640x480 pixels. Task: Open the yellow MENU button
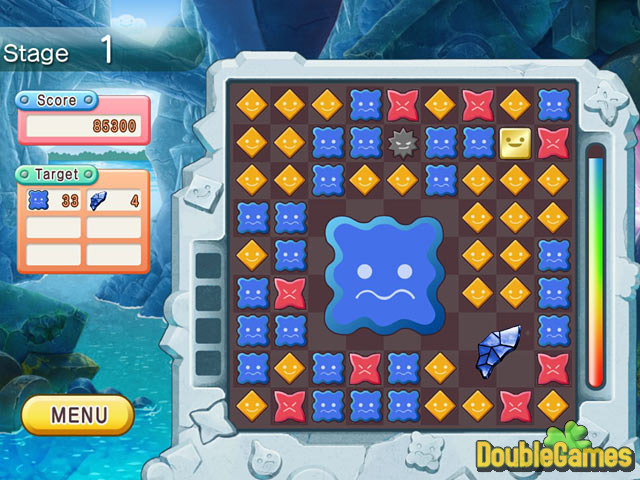[78, 414]
